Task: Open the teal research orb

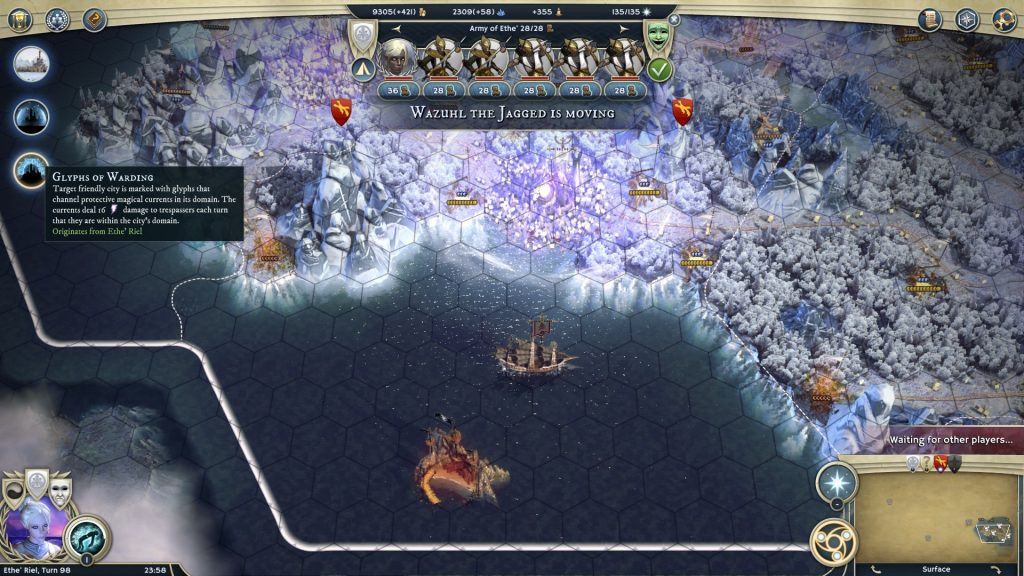Action: (x=86, y=538)
